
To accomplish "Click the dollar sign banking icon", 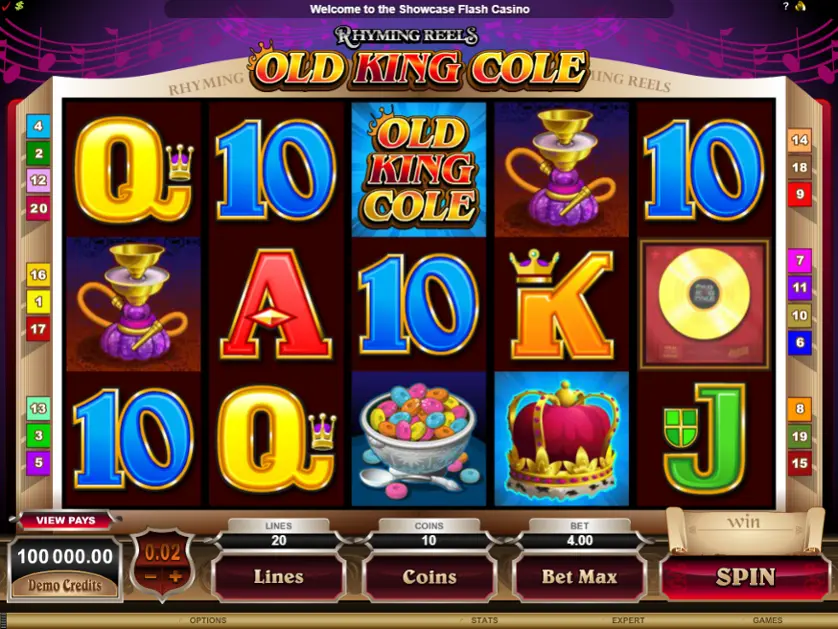I will (19, 6).
